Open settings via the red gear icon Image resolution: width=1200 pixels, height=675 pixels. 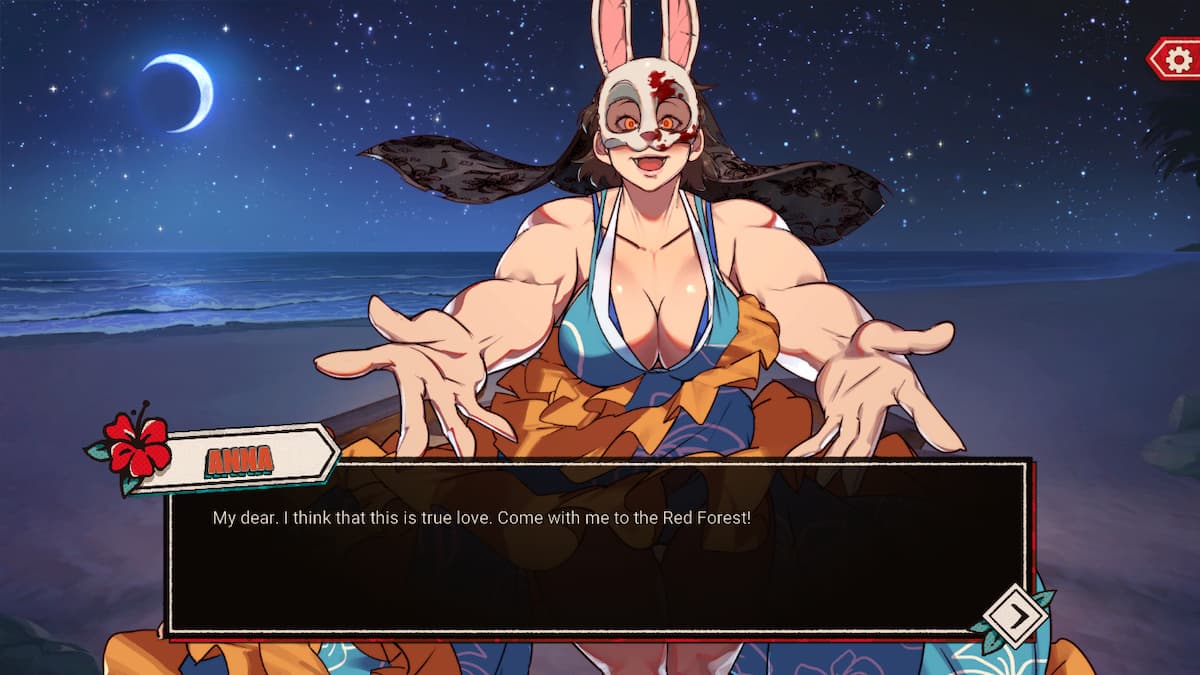1177,59
